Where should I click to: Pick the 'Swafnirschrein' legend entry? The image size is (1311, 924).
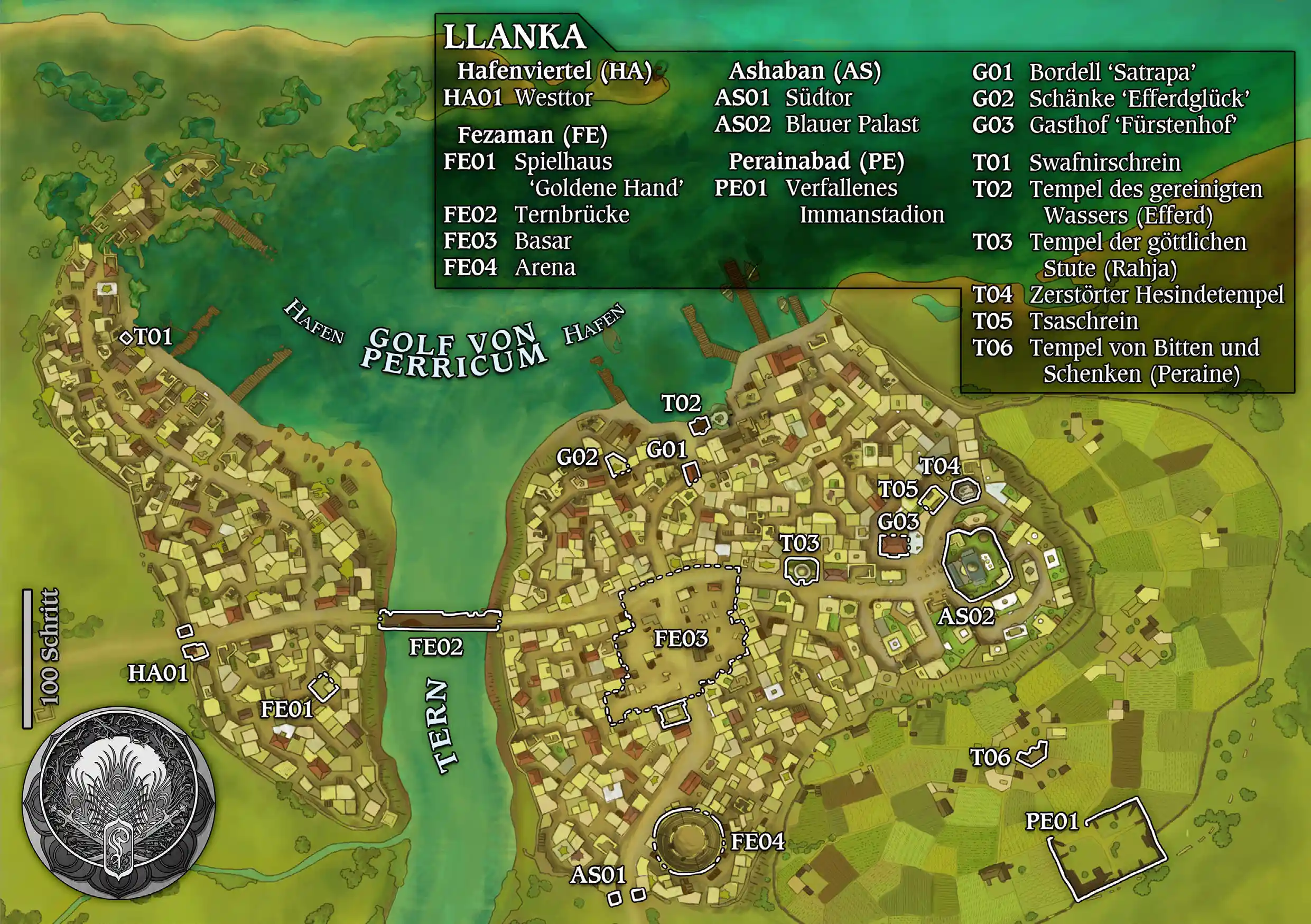pos(1104,163)
